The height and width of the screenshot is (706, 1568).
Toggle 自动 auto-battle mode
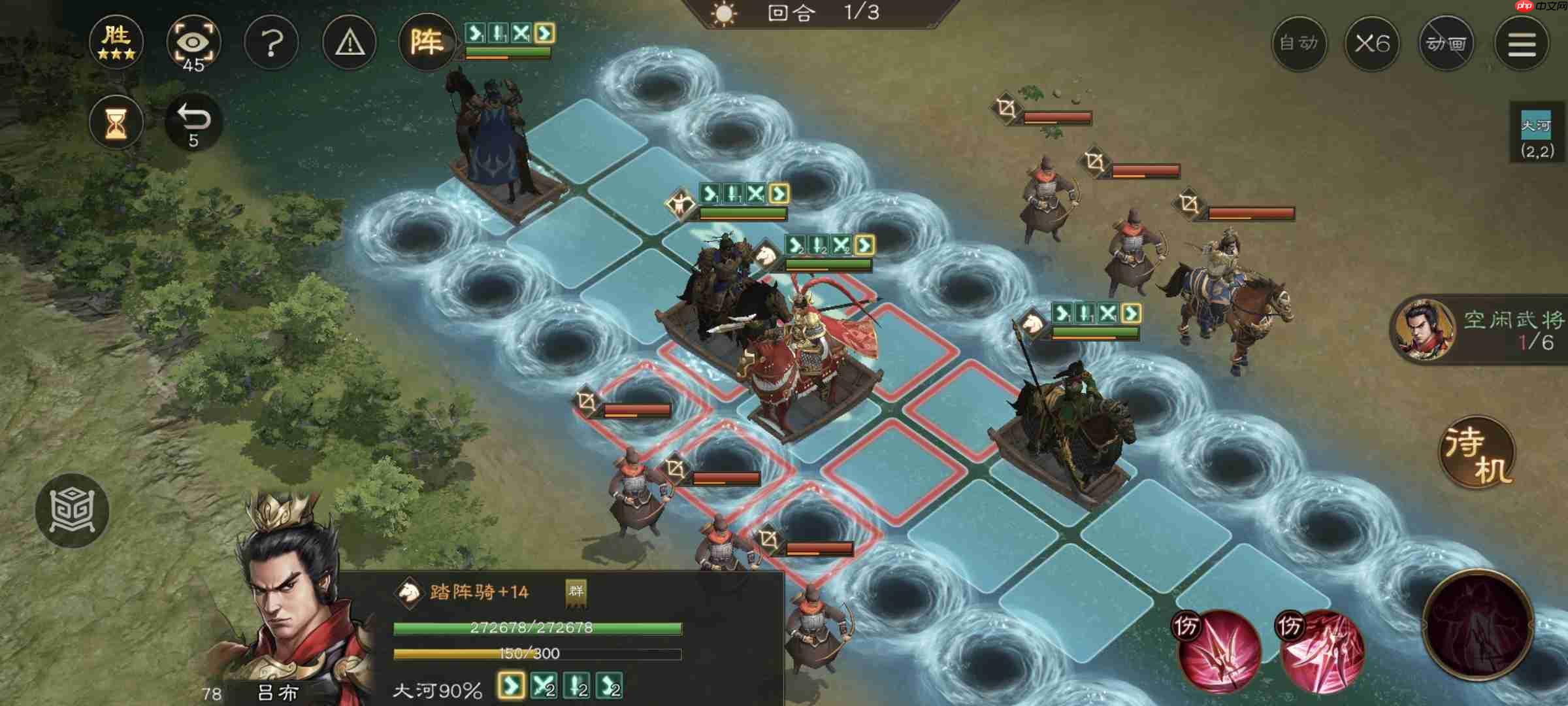click(1299, 44)
